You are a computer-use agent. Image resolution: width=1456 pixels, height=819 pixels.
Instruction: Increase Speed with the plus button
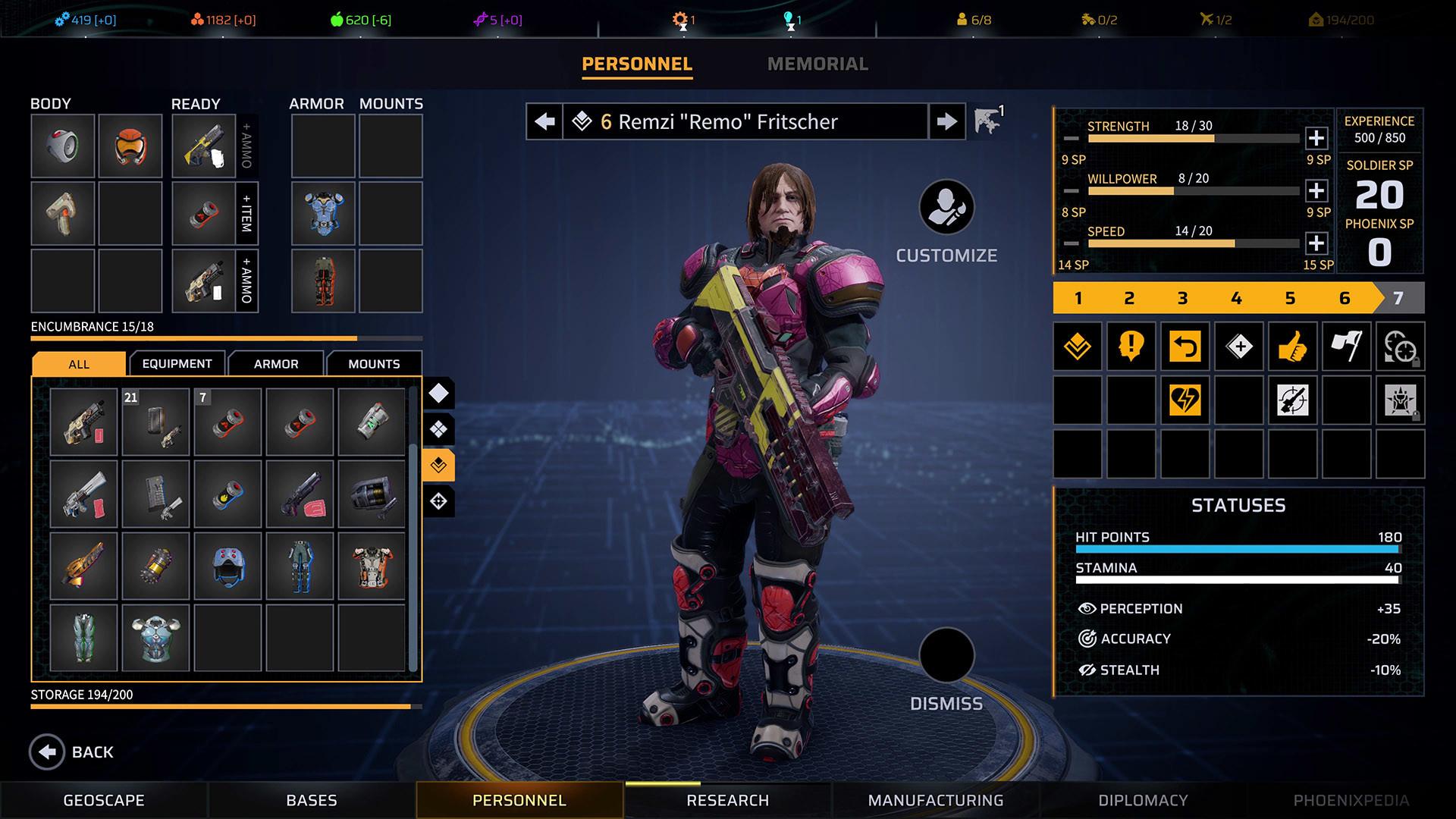[x=1316, y=243]
